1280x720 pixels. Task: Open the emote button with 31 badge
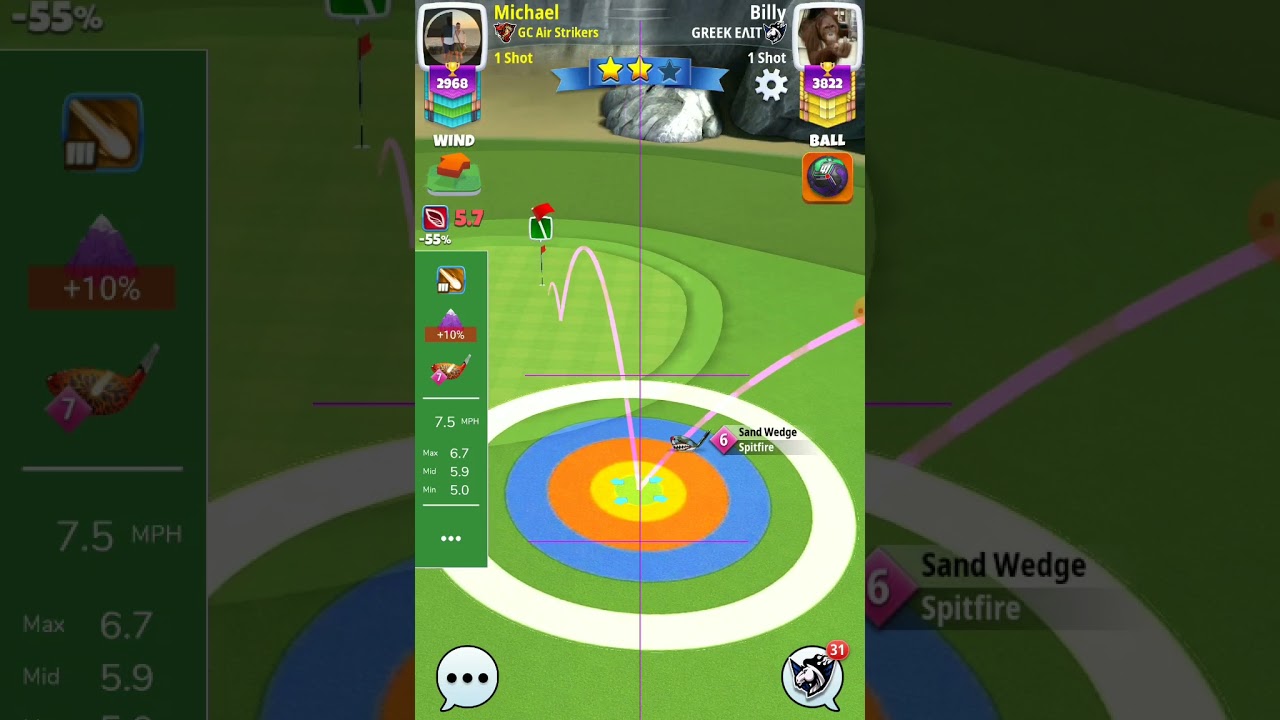[x=813, y=675]
